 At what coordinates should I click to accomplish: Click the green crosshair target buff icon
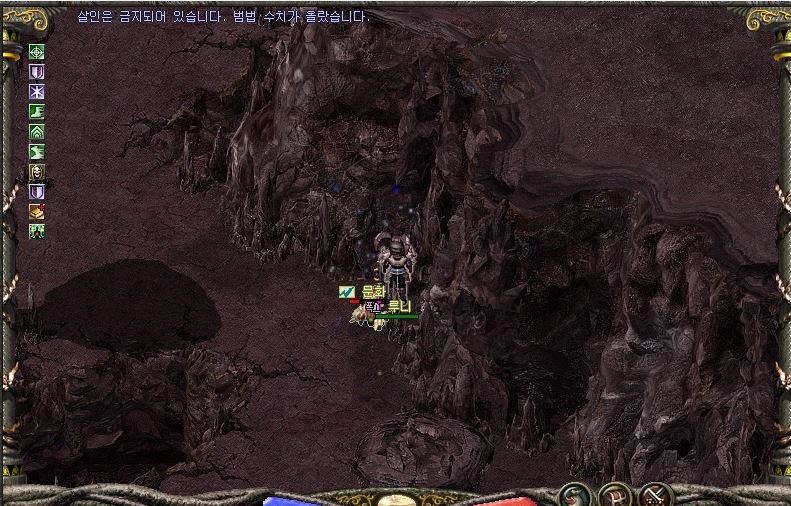point(37,52)
